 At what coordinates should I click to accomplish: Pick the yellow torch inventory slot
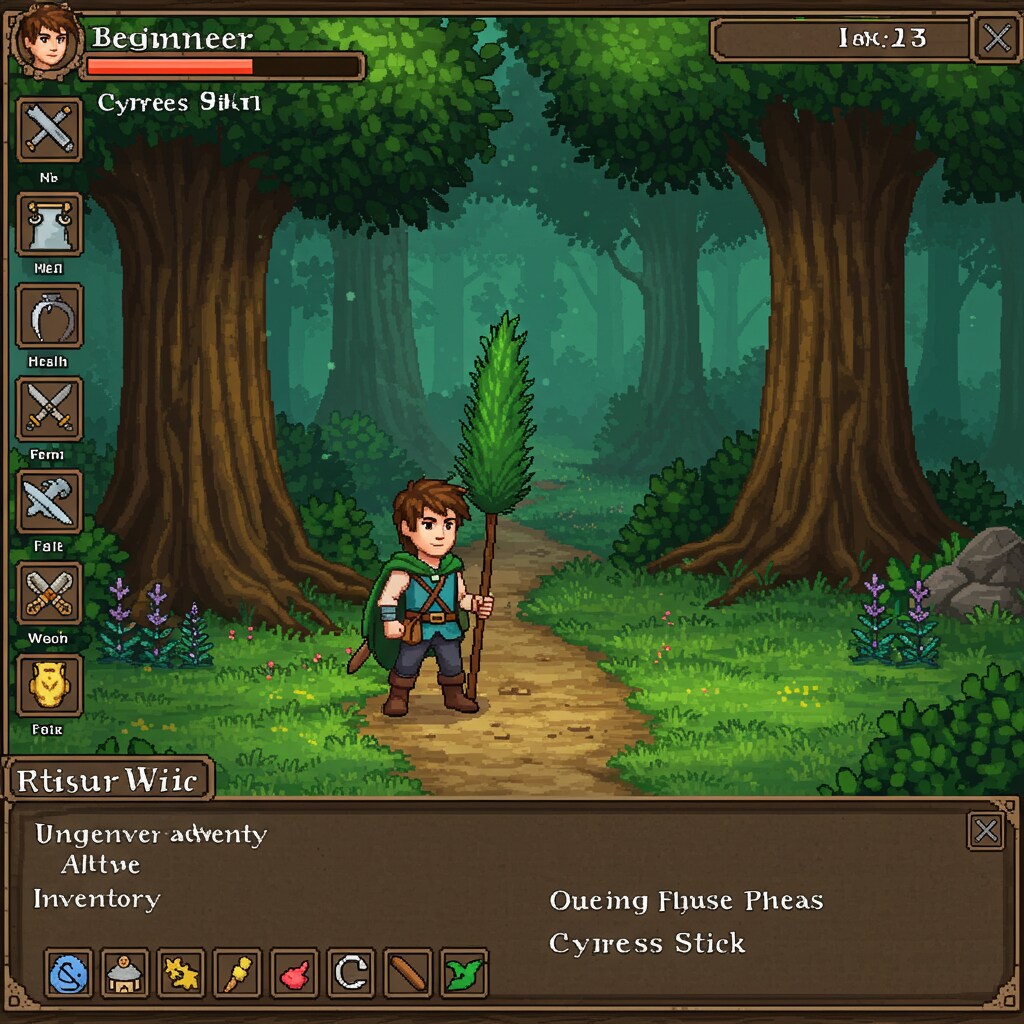(237, 973)
